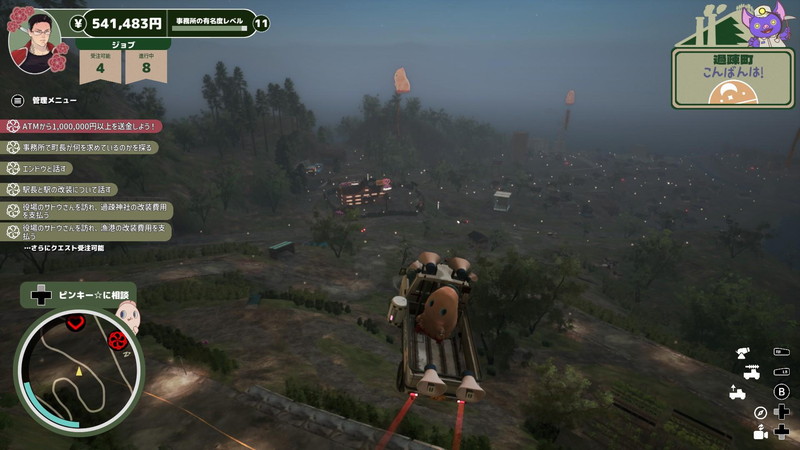Click the video camera icon

pyautogui.click(x=760, y=433)
